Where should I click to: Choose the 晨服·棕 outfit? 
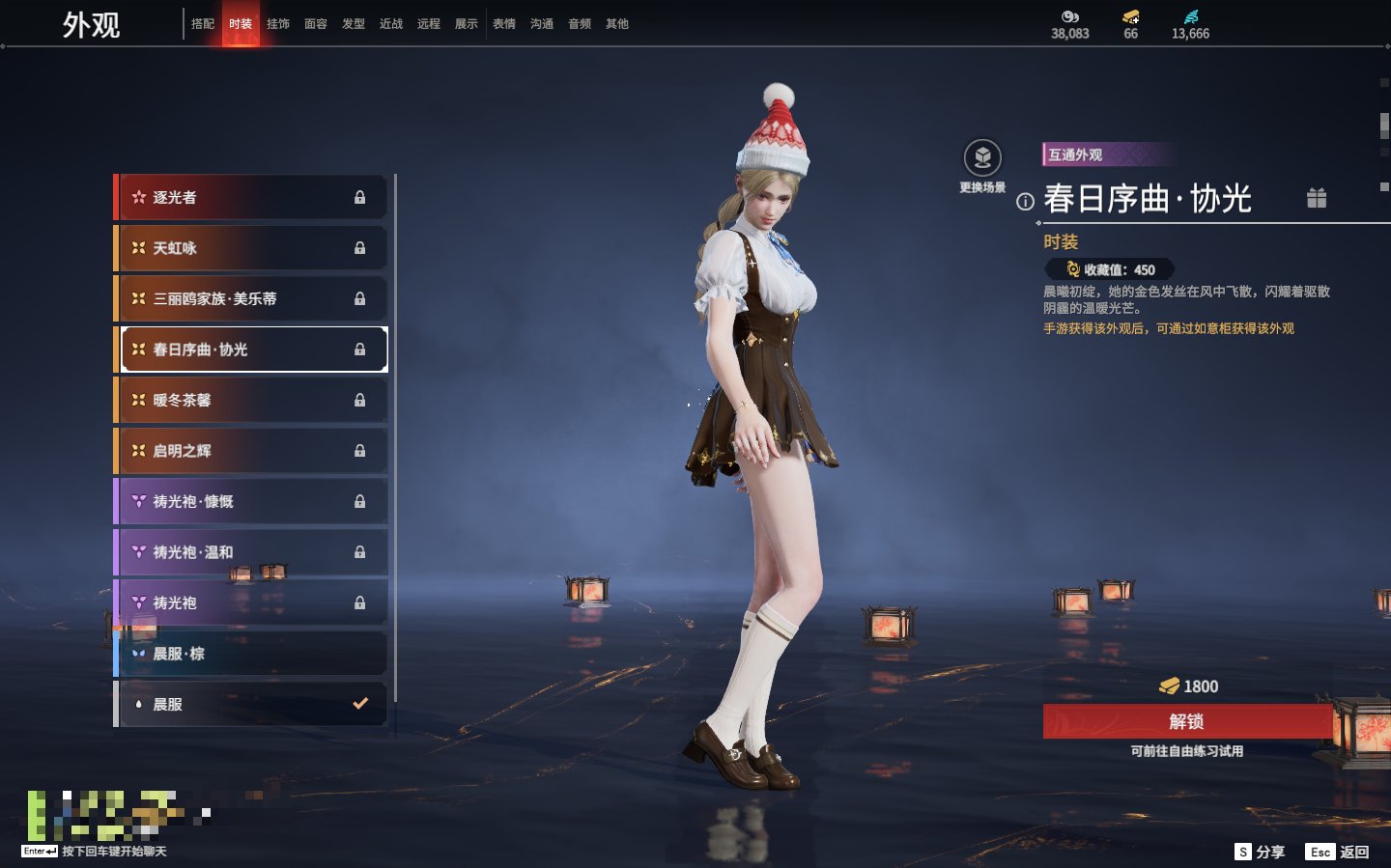(251, 654)
